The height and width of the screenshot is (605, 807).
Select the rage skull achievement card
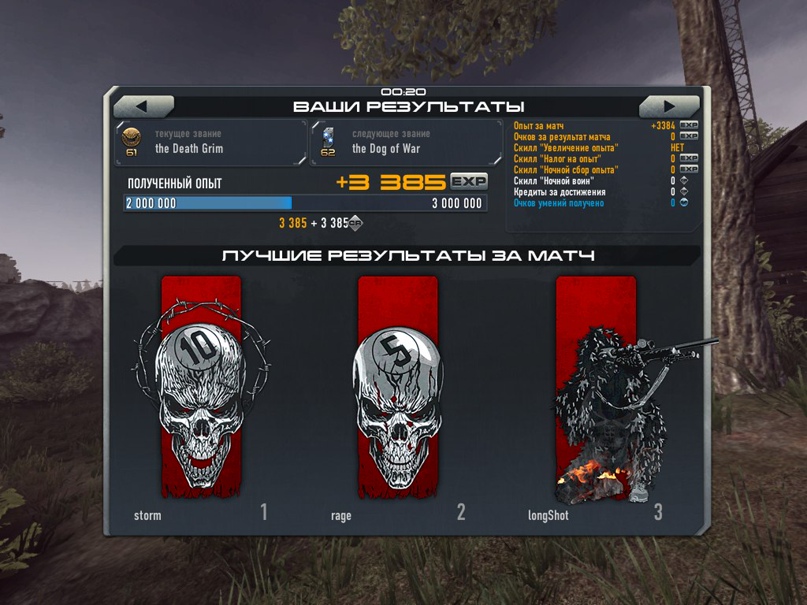[x=397, y=390]
